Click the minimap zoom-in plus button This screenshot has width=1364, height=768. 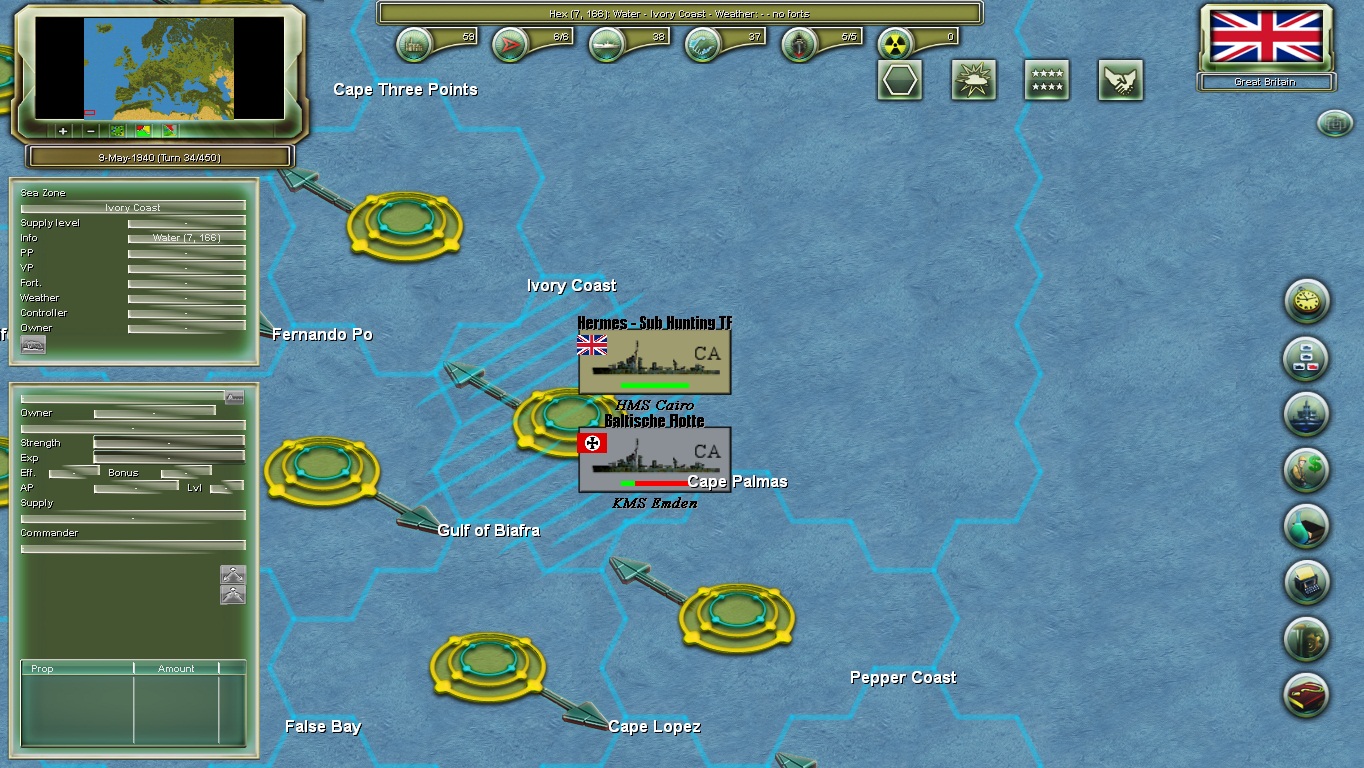point(62,131)
